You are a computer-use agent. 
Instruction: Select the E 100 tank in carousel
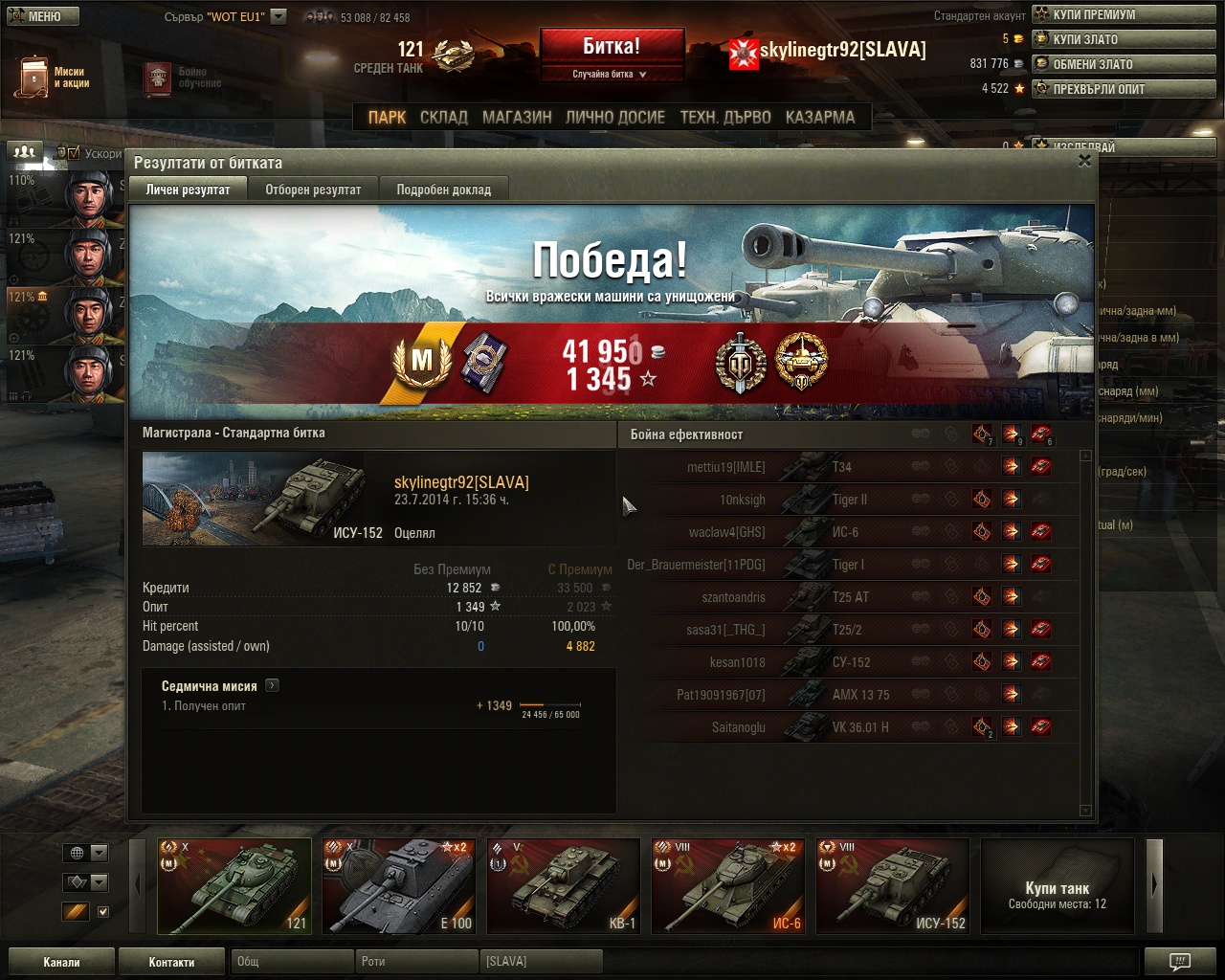point(399,885)
